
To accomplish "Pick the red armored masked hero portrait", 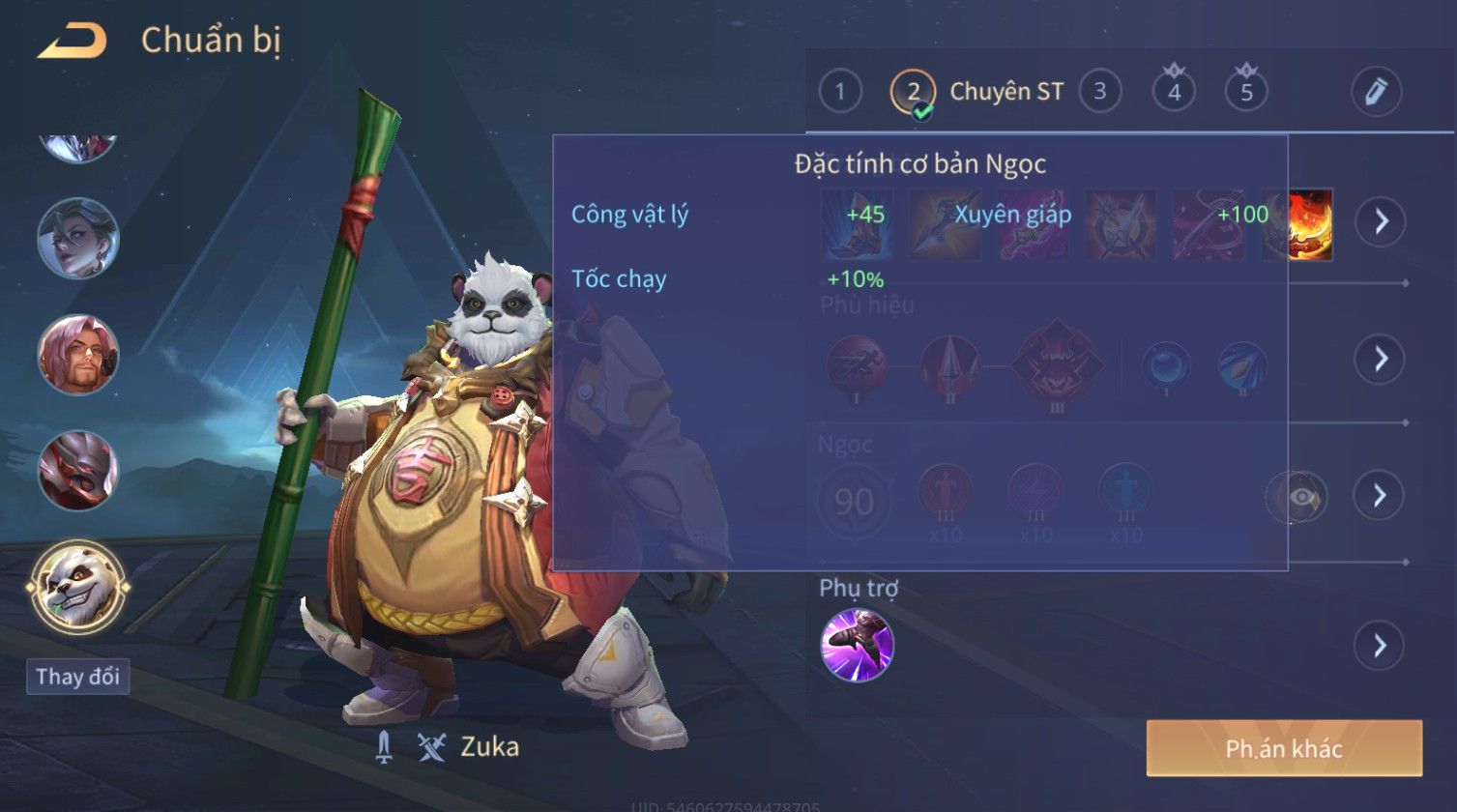I will [77, 471].
